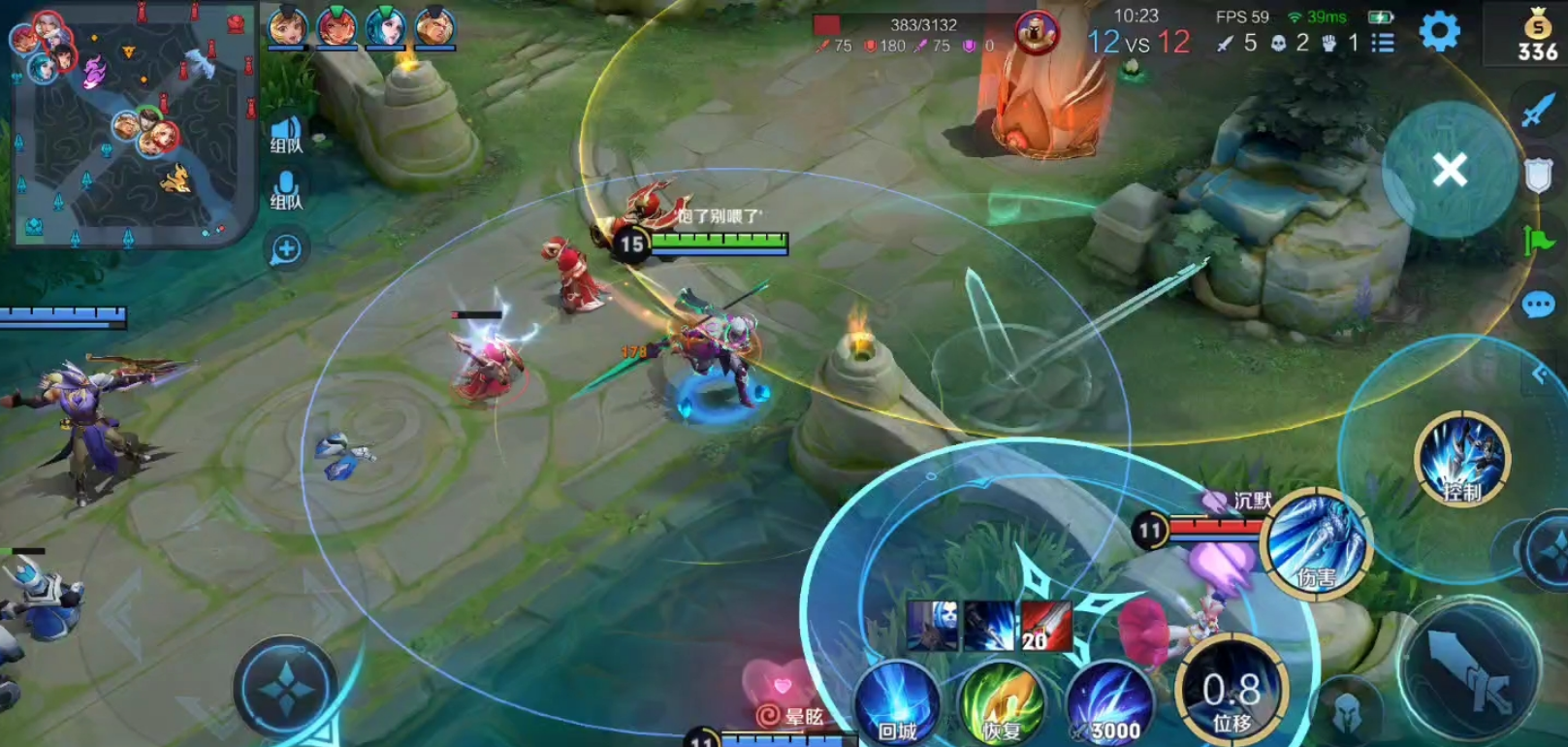
Task: Show the scoreboard list icon
Action: pos(1383,43)
